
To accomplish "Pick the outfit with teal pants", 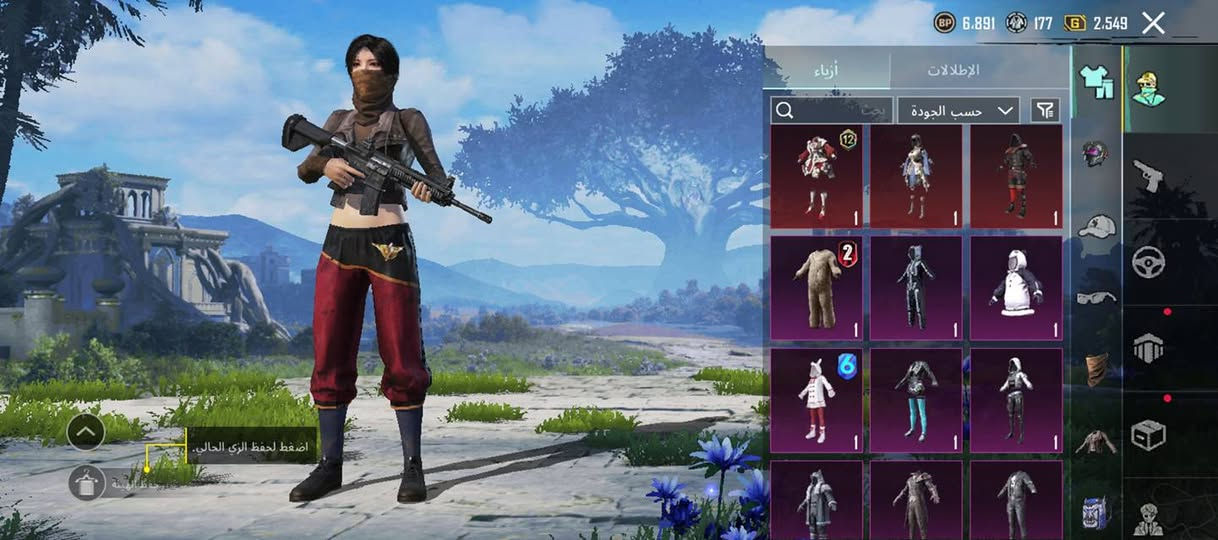I will [916, 400].
